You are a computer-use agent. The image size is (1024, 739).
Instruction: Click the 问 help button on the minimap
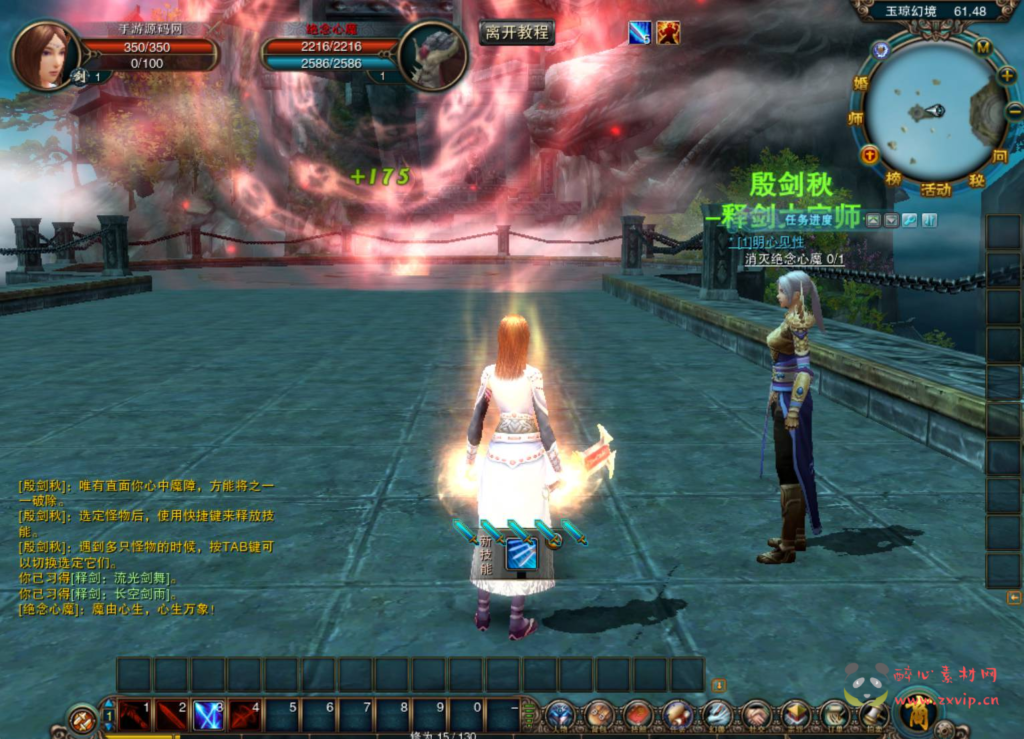999,157
